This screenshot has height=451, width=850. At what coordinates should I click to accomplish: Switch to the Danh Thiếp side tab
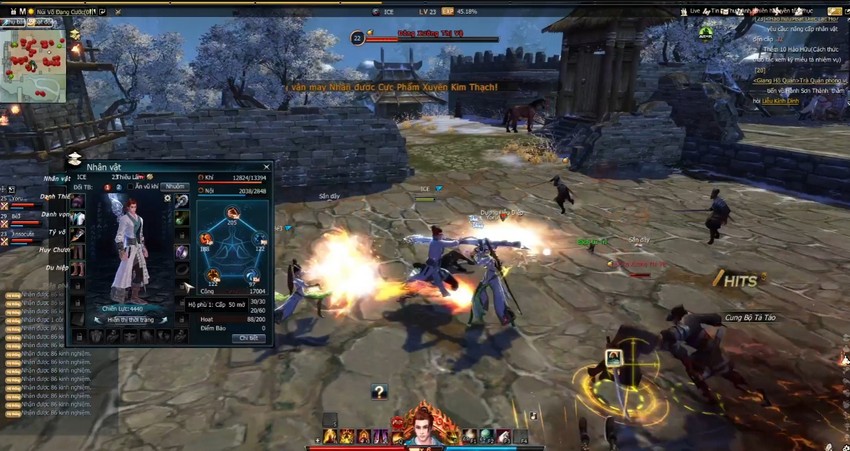[x=55, y=196]
